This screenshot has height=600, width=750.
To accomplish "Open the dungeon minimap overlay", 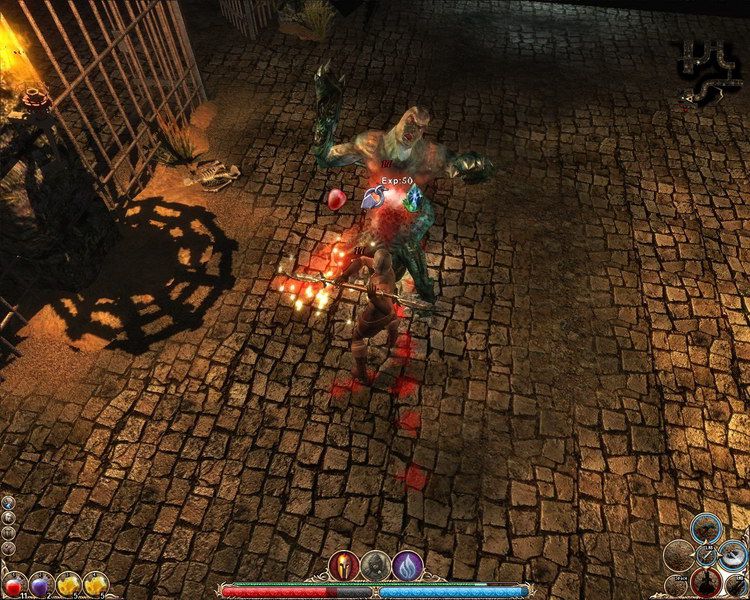I will [710, 72].
